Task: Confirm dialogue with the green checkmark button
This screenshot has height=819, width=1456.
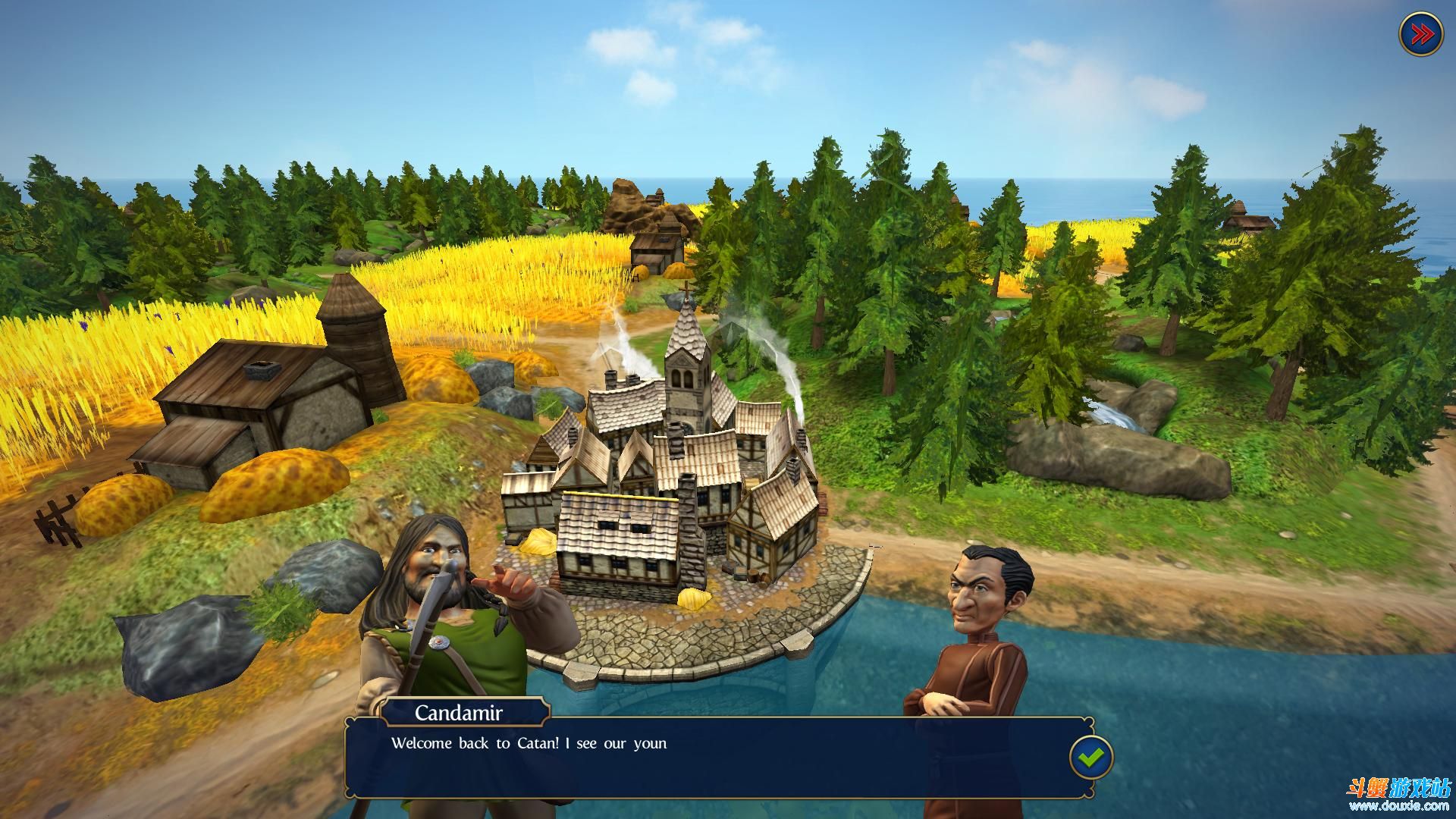Action: 1090,756
